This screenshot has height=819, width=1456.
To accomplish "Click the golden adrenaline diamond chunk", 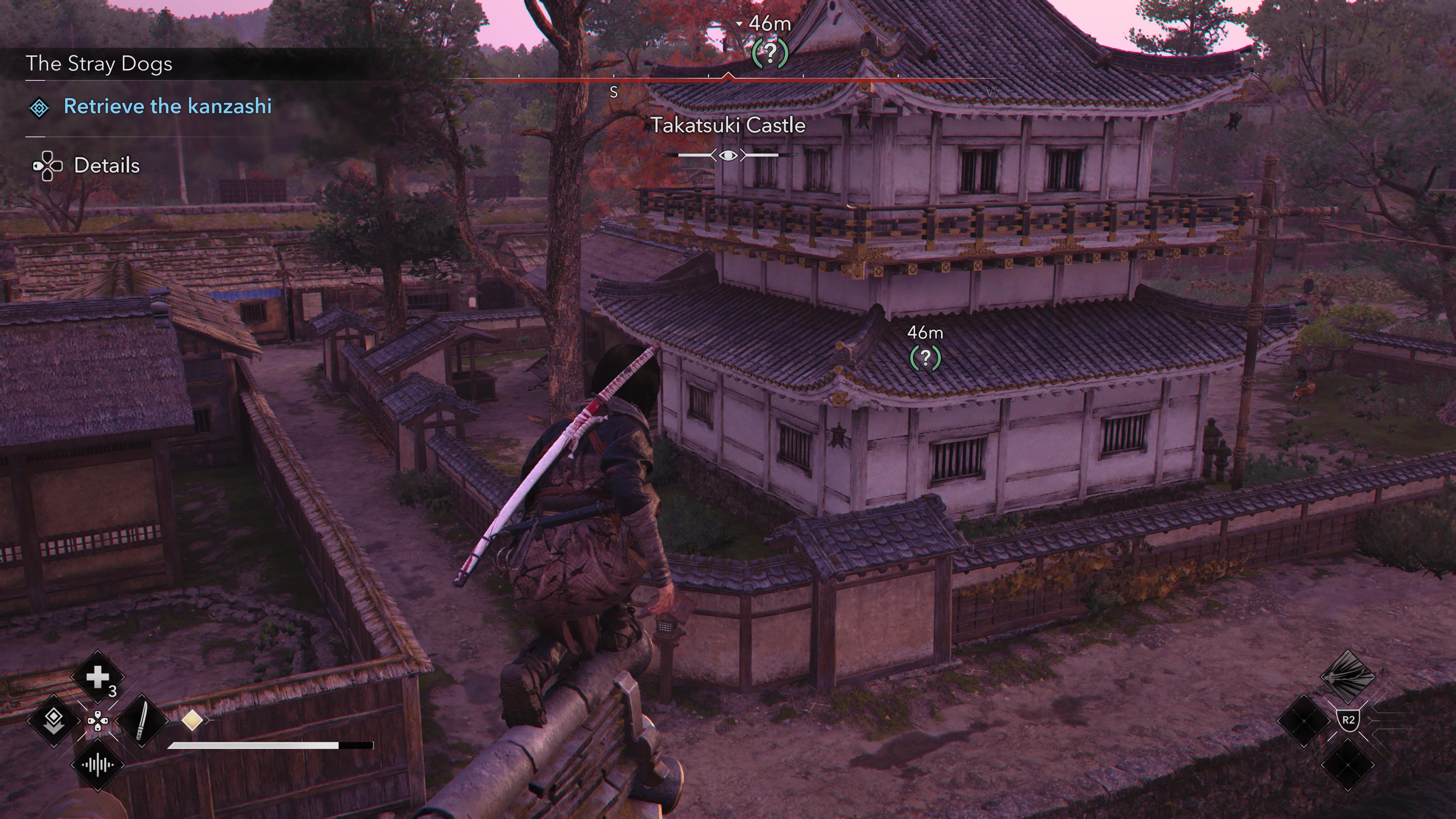I will [192, 720].
